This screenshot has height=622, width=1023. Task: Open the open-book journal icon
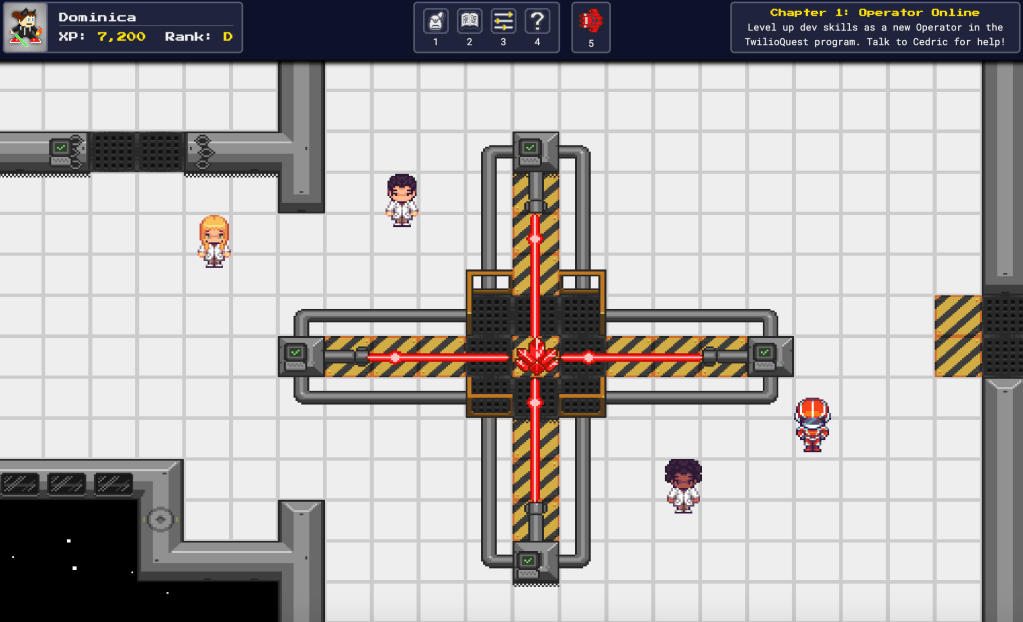point(469,21)
